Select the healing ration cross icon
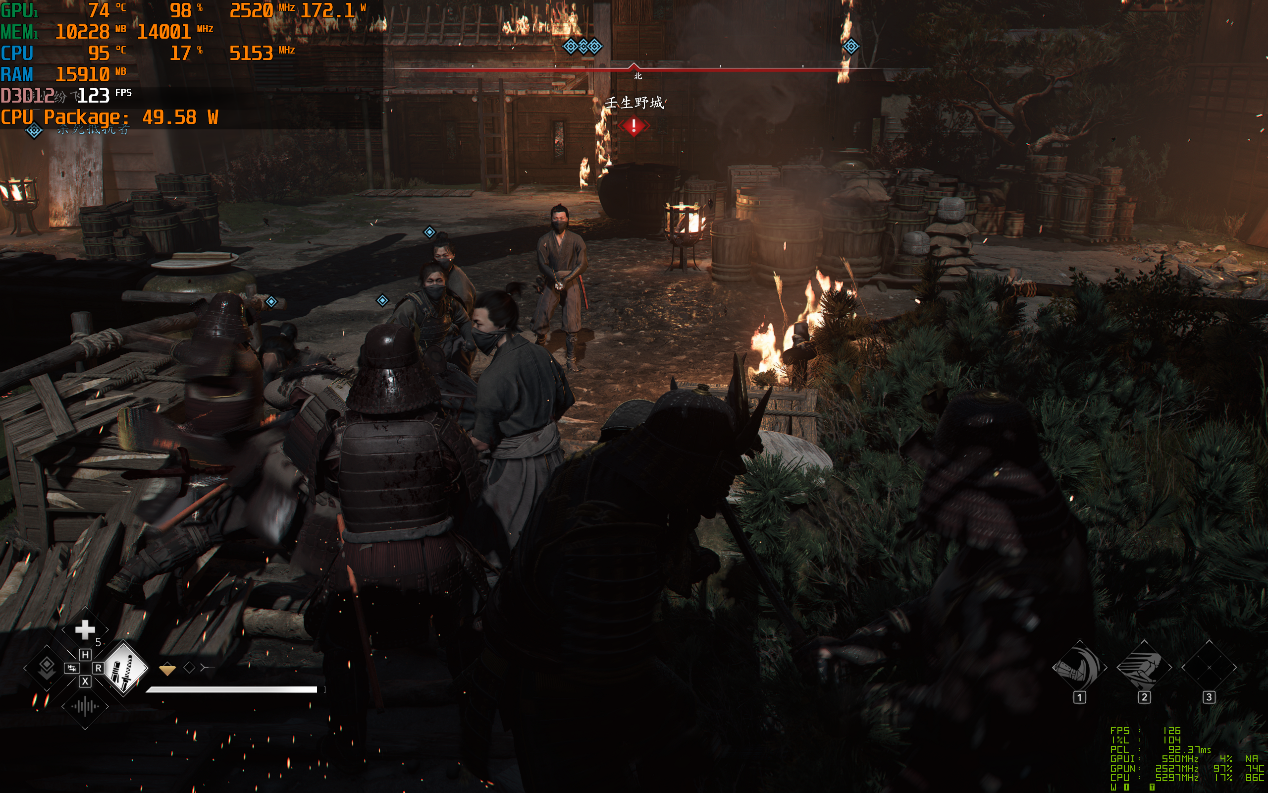The width and height of the screenshot is (1268, 793). click(85, 629)
